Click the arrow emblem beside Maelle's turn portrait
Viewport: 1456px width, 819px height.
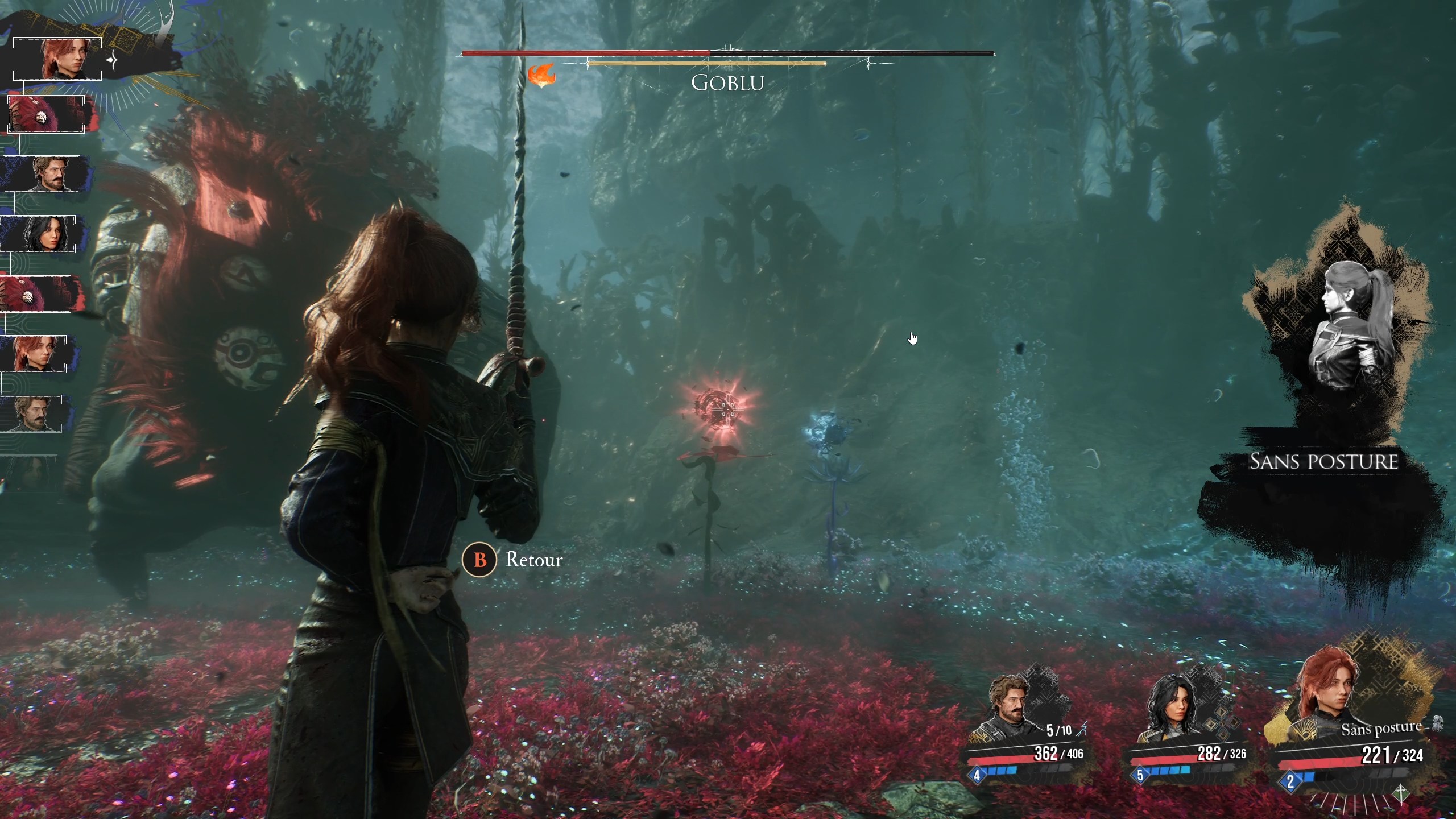pos(110,60)
